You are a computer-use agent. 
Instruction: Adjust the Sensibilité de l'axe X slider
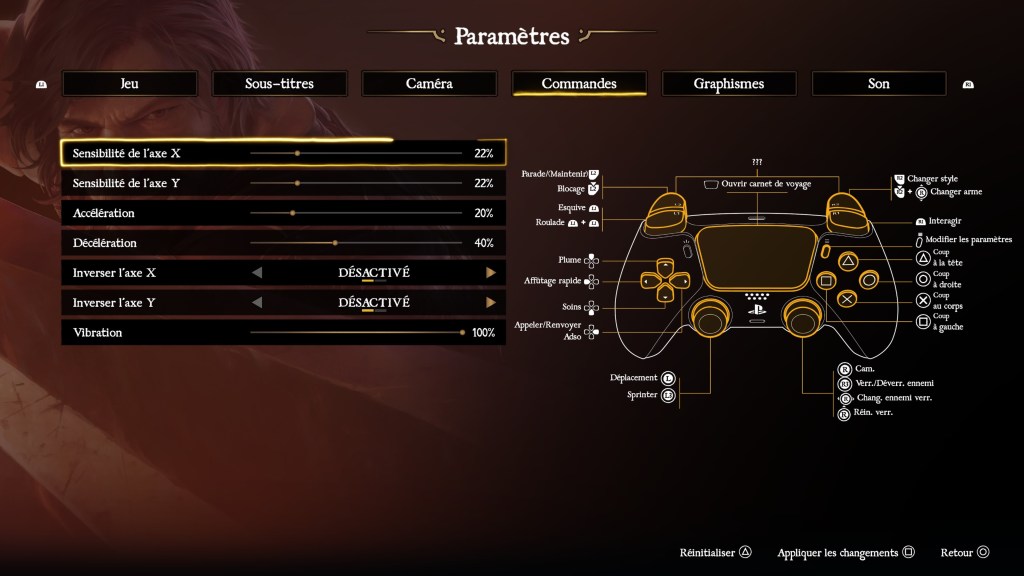(x=298, y=153)
